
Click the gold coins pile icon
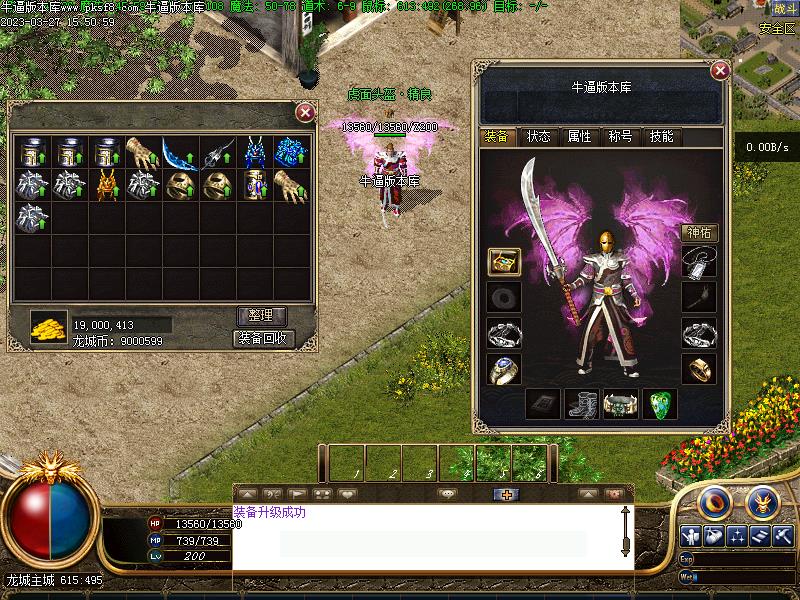[47, 326]
